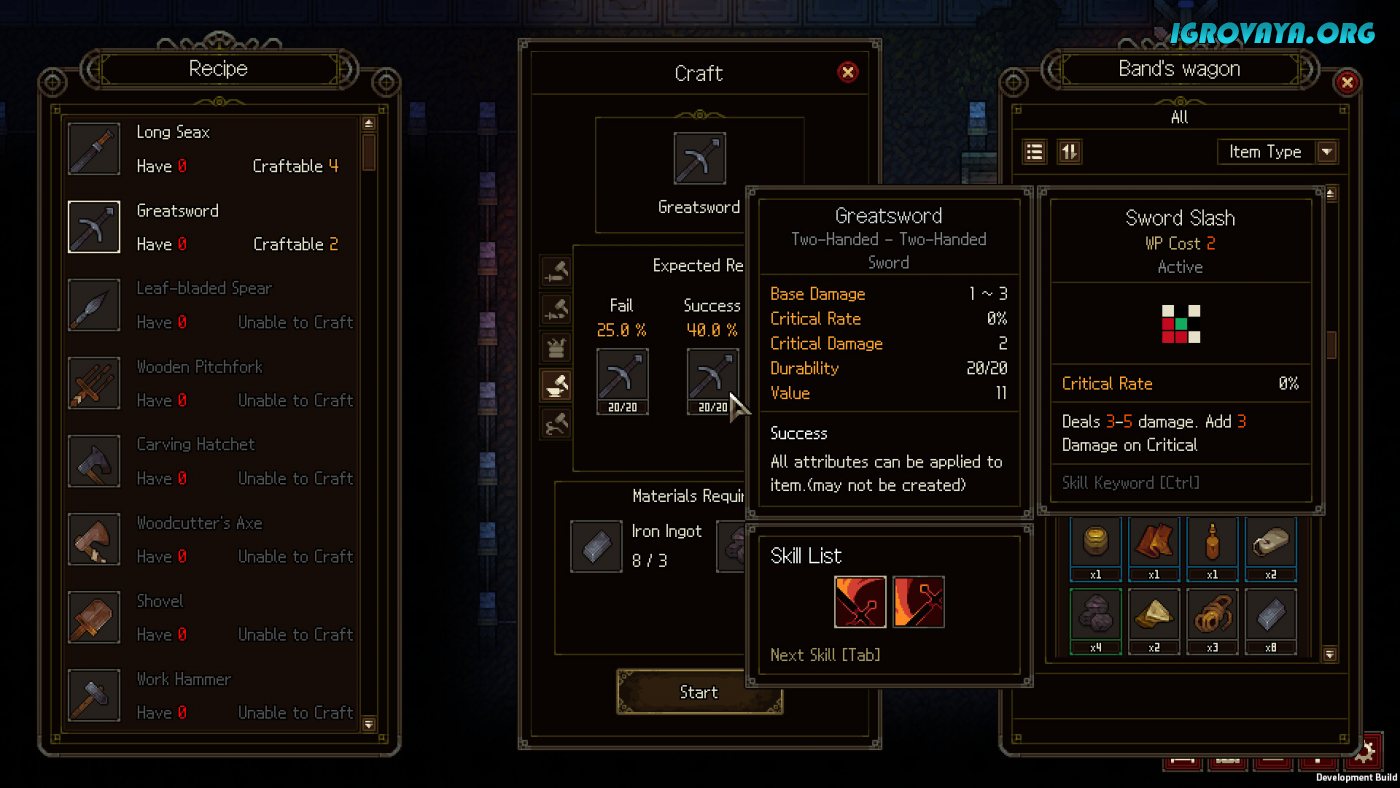The width and height of the screenshot is (1400, 788).
Task: Start crafting the Greatsword
Action: 698,692
